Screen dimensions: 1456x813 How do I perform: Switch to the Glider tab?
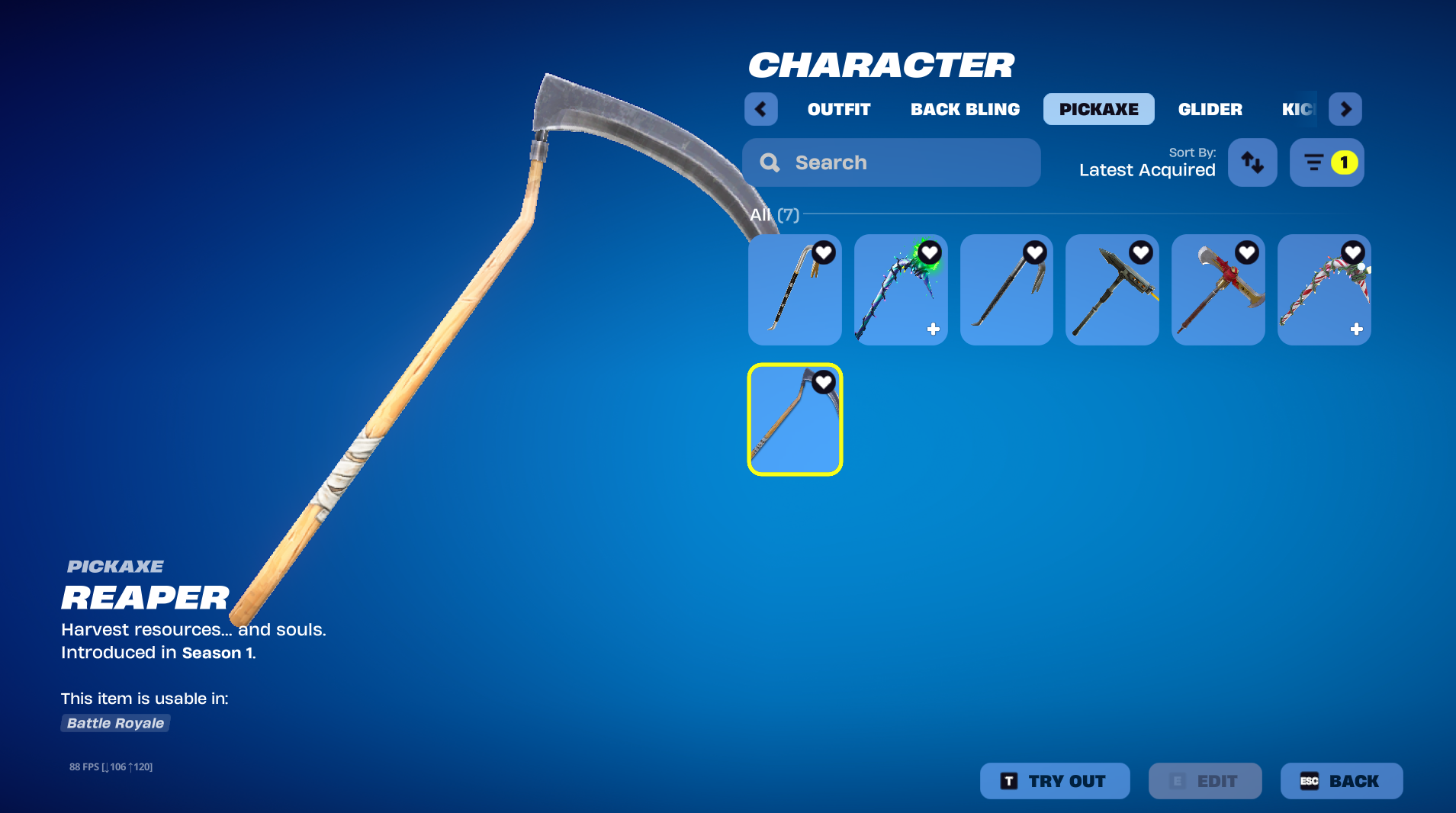coord(1210,109)
